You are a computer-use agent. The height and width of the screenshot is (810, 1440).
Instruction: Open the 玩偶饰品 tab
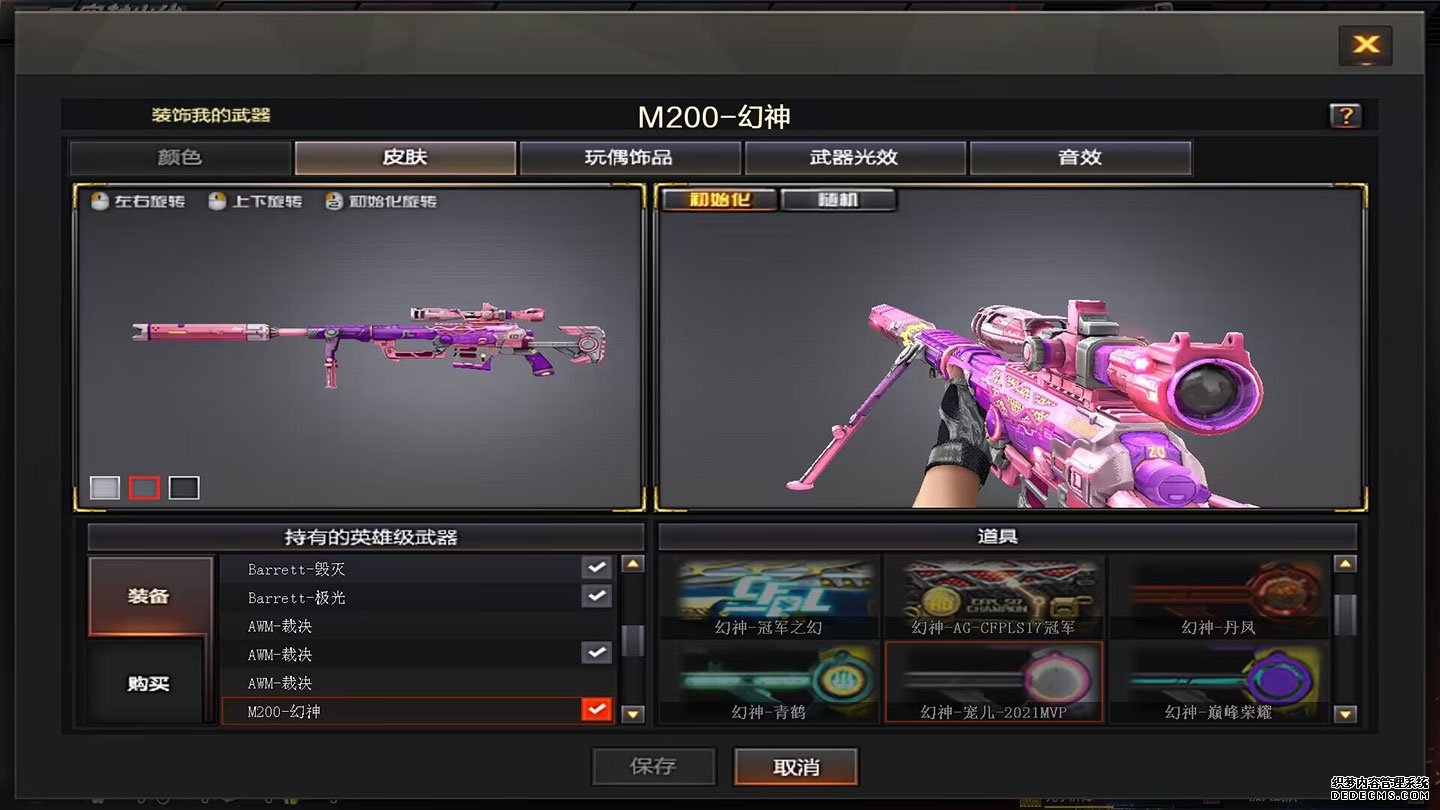pyautogui.click(x=630, y=158)
